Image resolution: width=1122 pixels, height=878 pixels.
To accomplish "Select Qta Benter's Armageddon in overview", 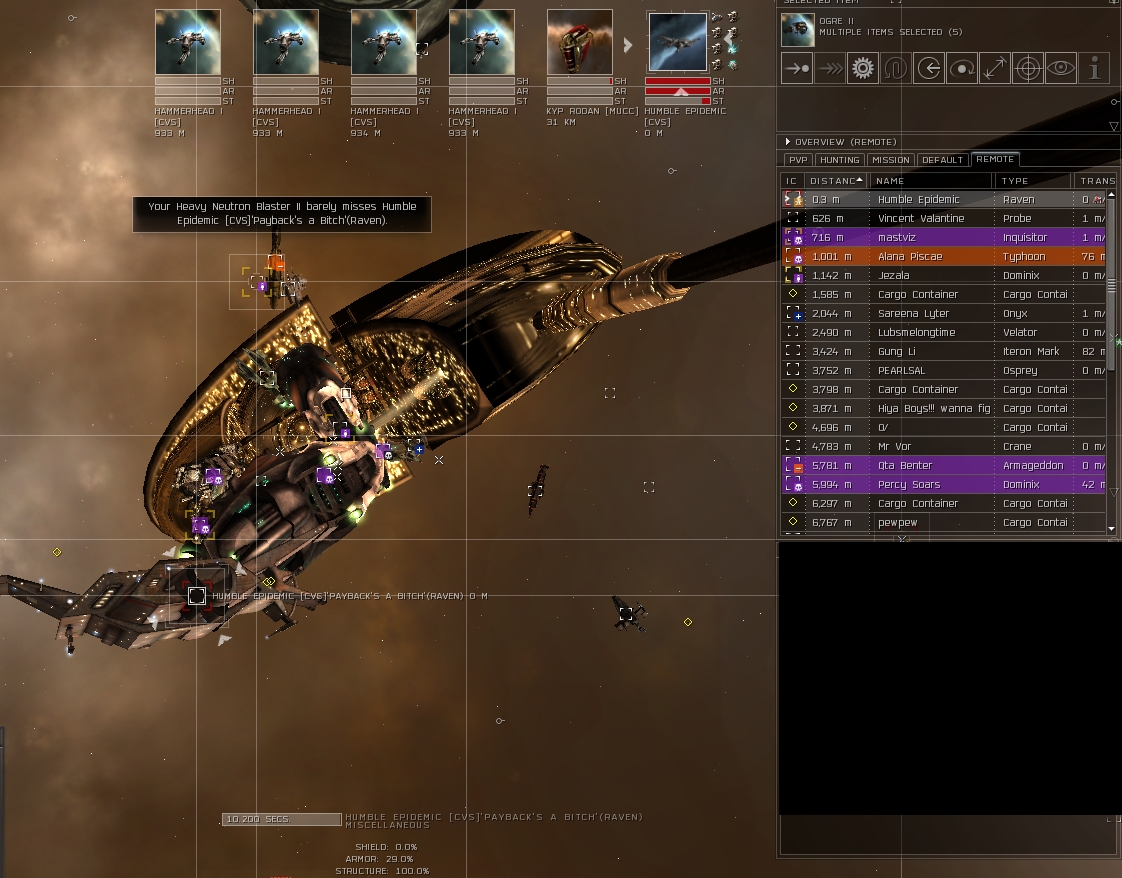I will pyautogui.click(x=920, y=465).
